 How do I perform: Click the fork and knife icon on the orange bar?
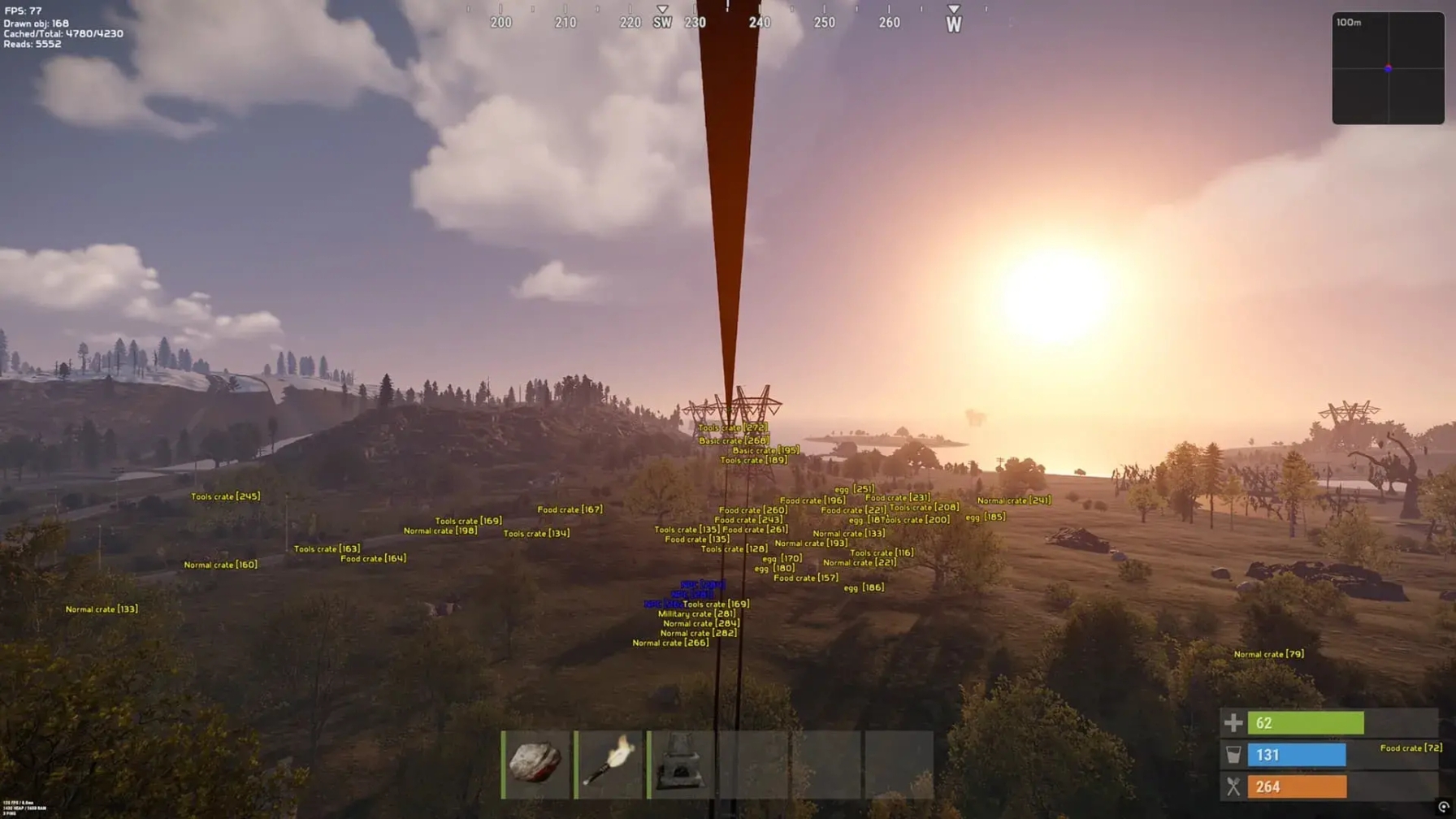point(1233,786)
